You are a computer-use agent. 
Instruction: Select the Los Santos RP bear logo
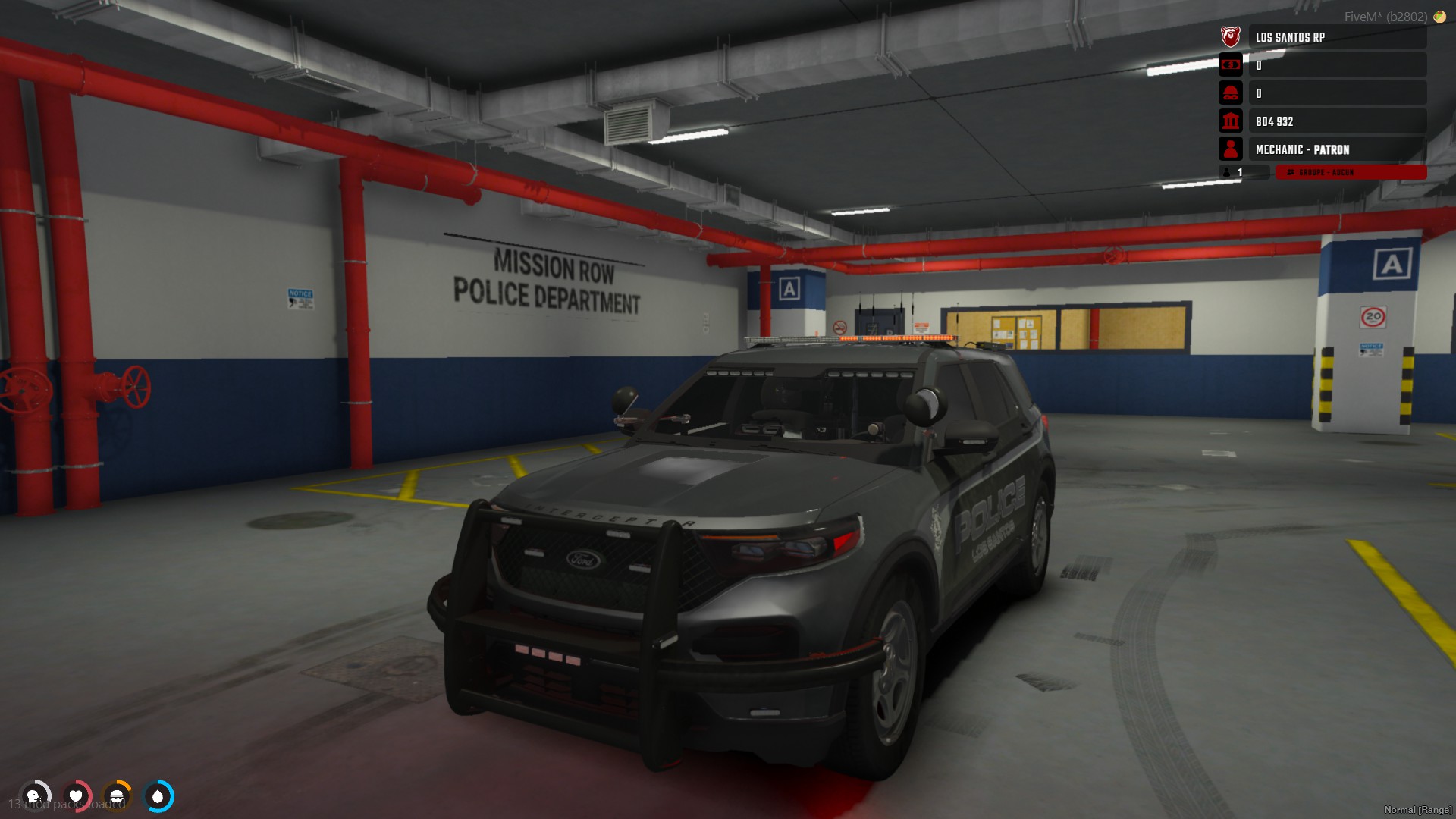point(1230,36)
